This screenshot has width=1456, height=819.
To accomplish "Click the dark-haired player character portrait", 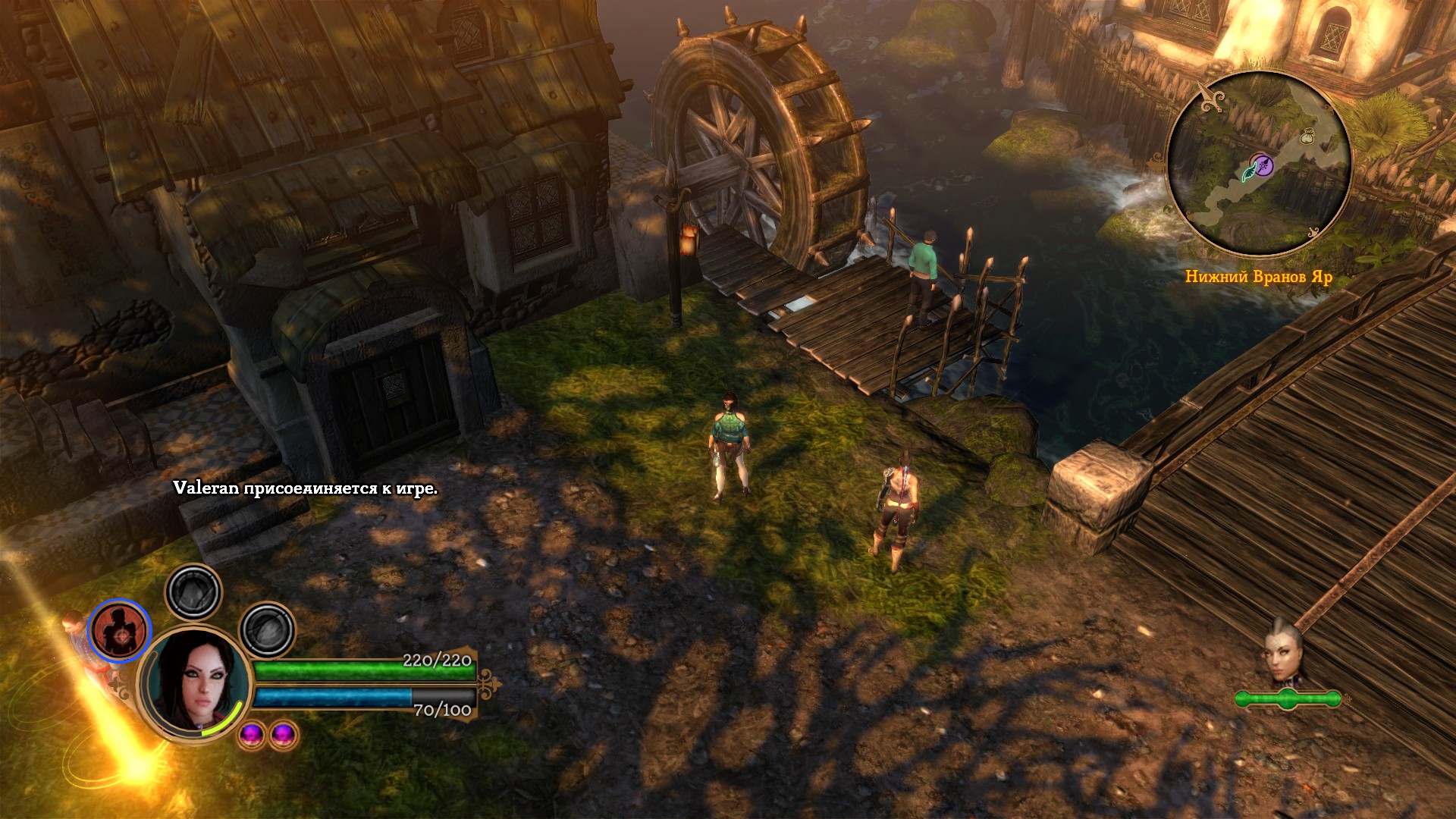I will (x=197, y=681).
